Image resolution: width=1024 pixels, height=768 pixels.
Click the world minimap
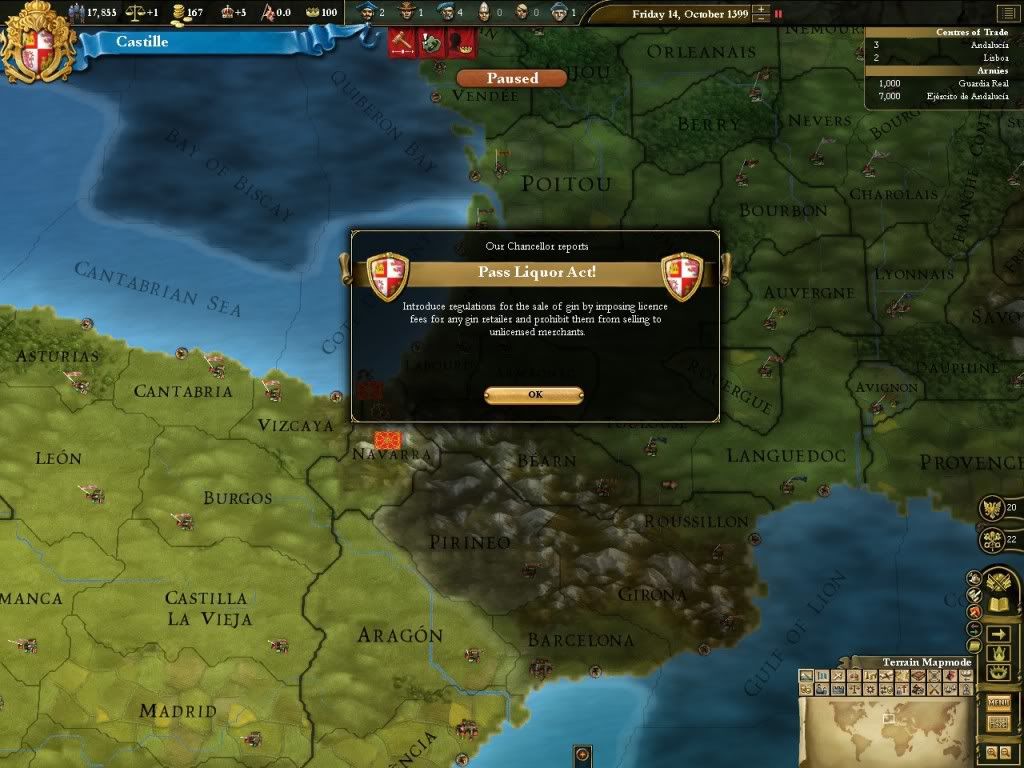[885, 727]
